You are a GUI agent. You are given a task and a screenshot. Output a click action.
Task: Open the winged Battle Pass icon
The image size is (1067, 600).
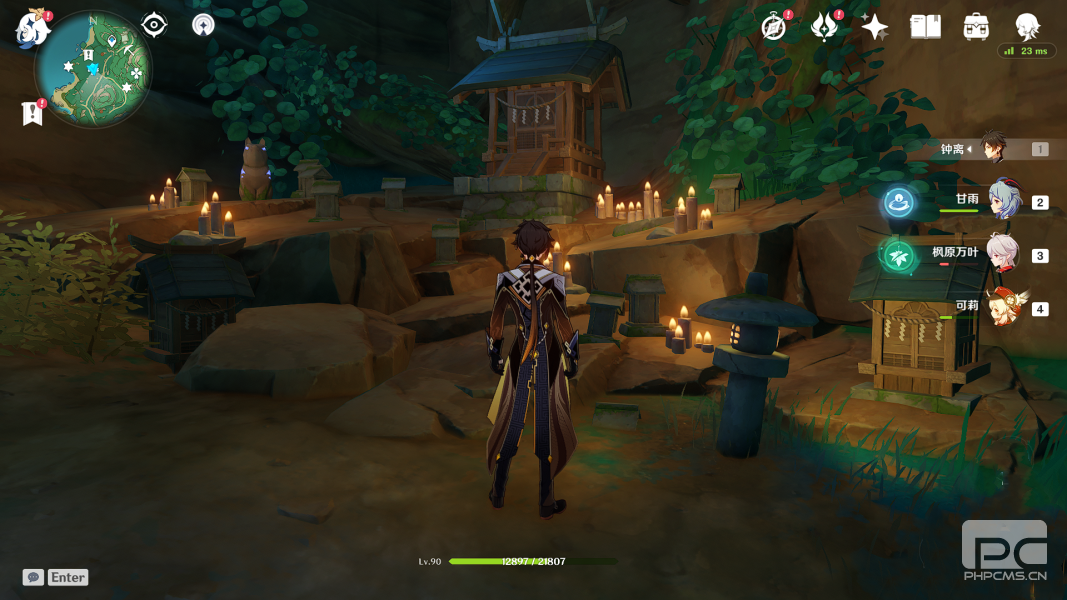tap(823, 27)
